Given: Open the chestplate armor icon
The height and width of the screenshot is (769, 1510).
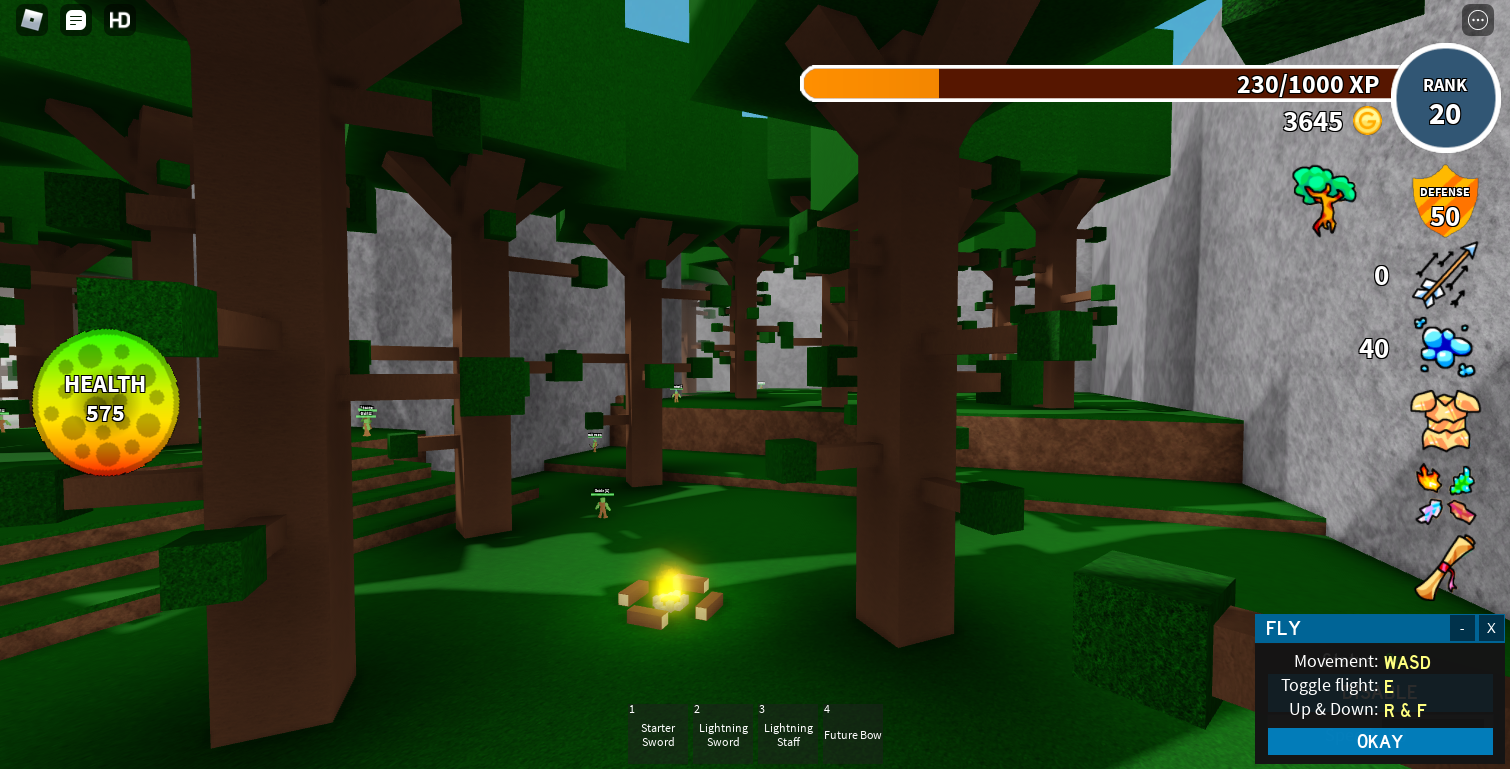Looking at the screenshot, I should click(1444, 420).
